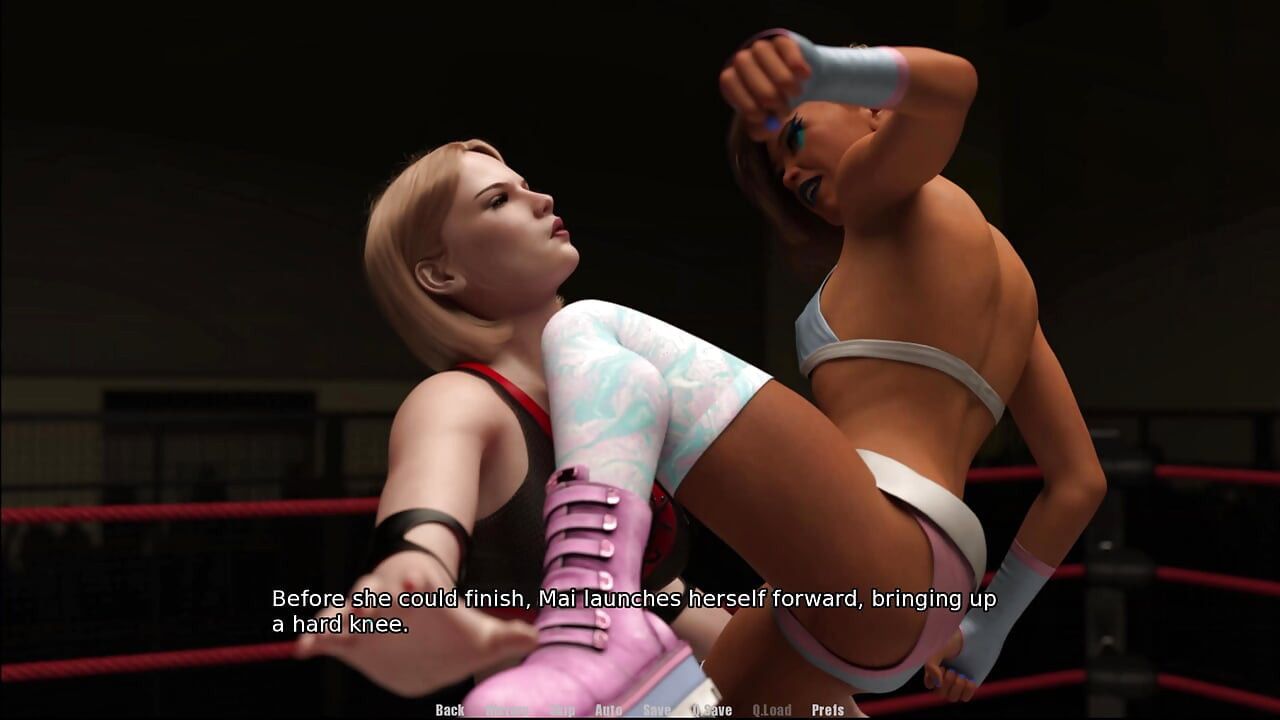Open the Prefs settings menu

828,710
